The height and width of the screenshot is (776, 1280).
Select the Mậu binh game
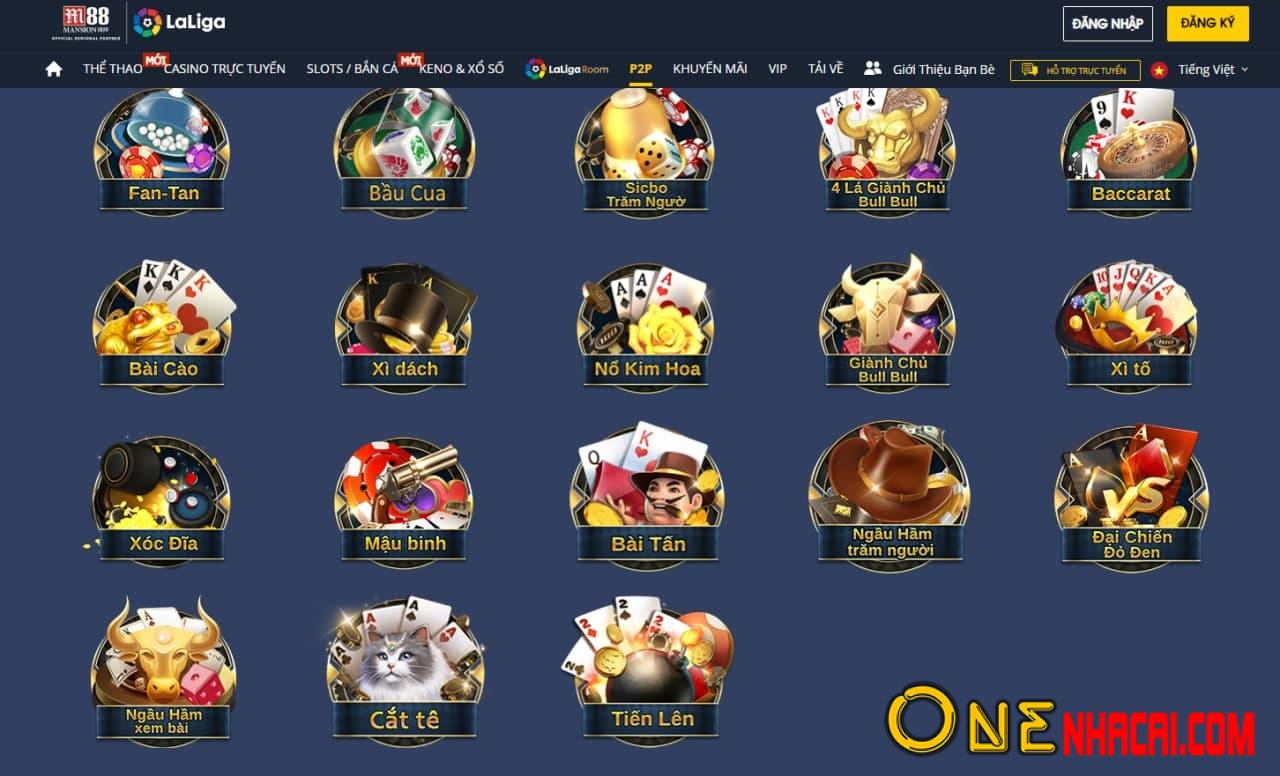404,500
